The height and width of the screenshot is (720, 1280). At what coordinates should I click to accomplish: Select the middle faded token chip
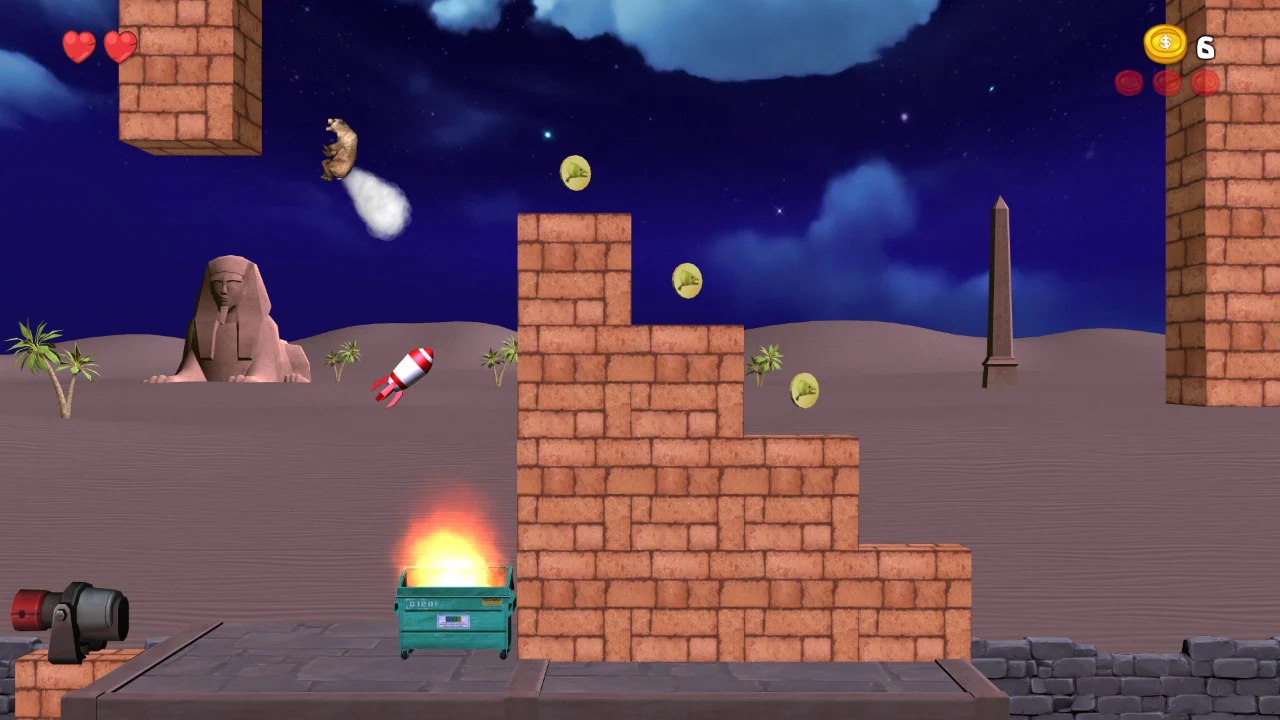[1166, 83]
